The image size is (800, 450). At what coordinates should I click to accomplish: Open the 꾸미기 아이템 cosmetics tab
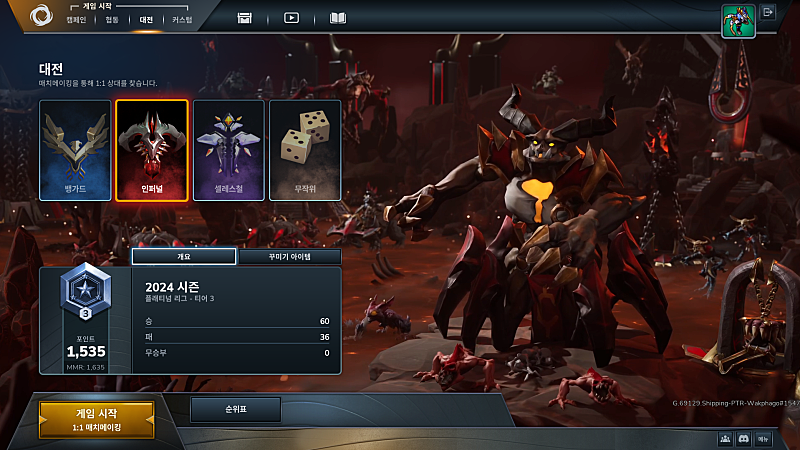tap(290, 257)
